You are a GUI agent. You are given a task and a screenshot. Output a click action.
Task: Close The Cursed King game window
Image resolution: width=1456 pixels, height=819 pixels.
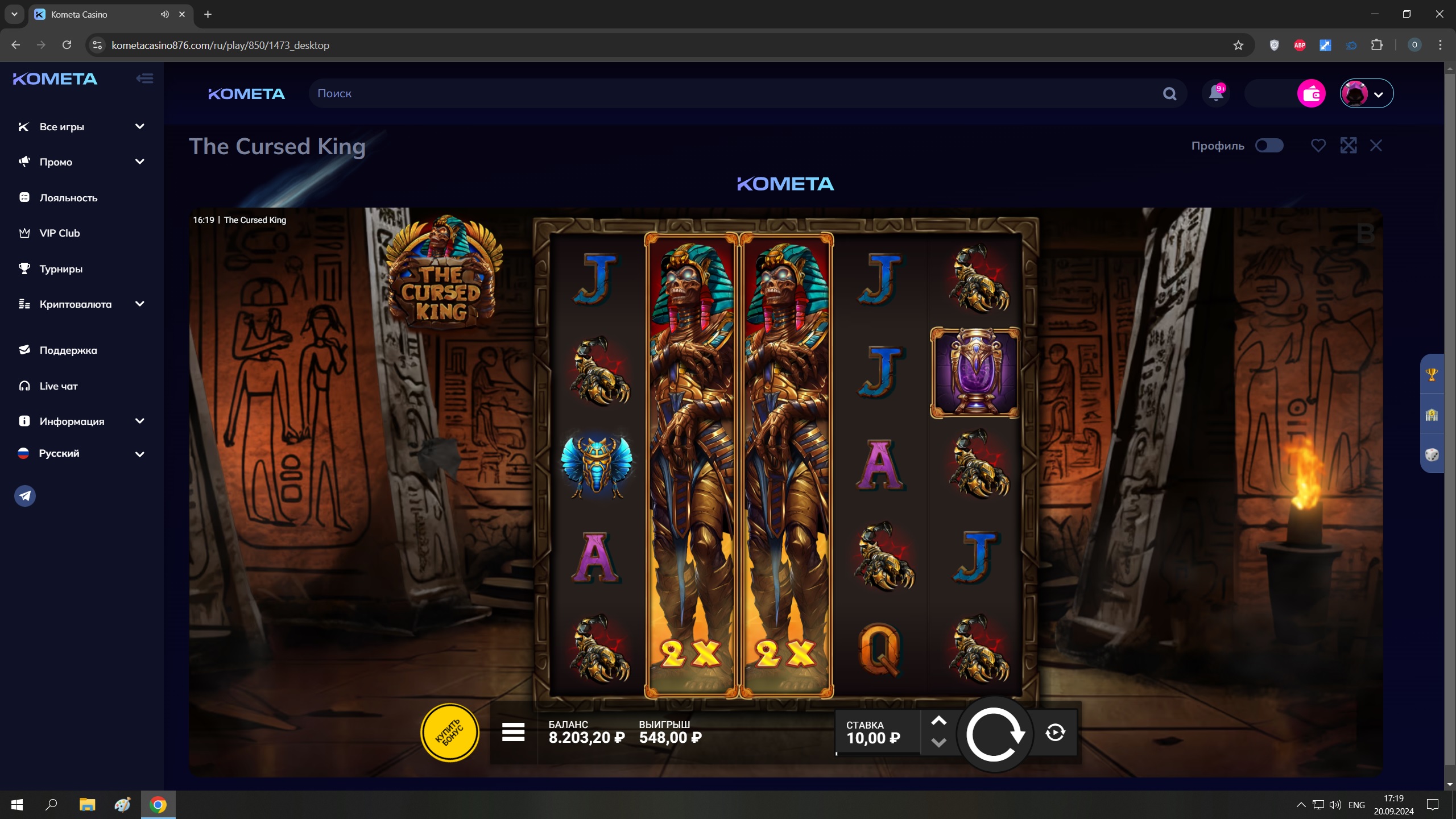1376,146
